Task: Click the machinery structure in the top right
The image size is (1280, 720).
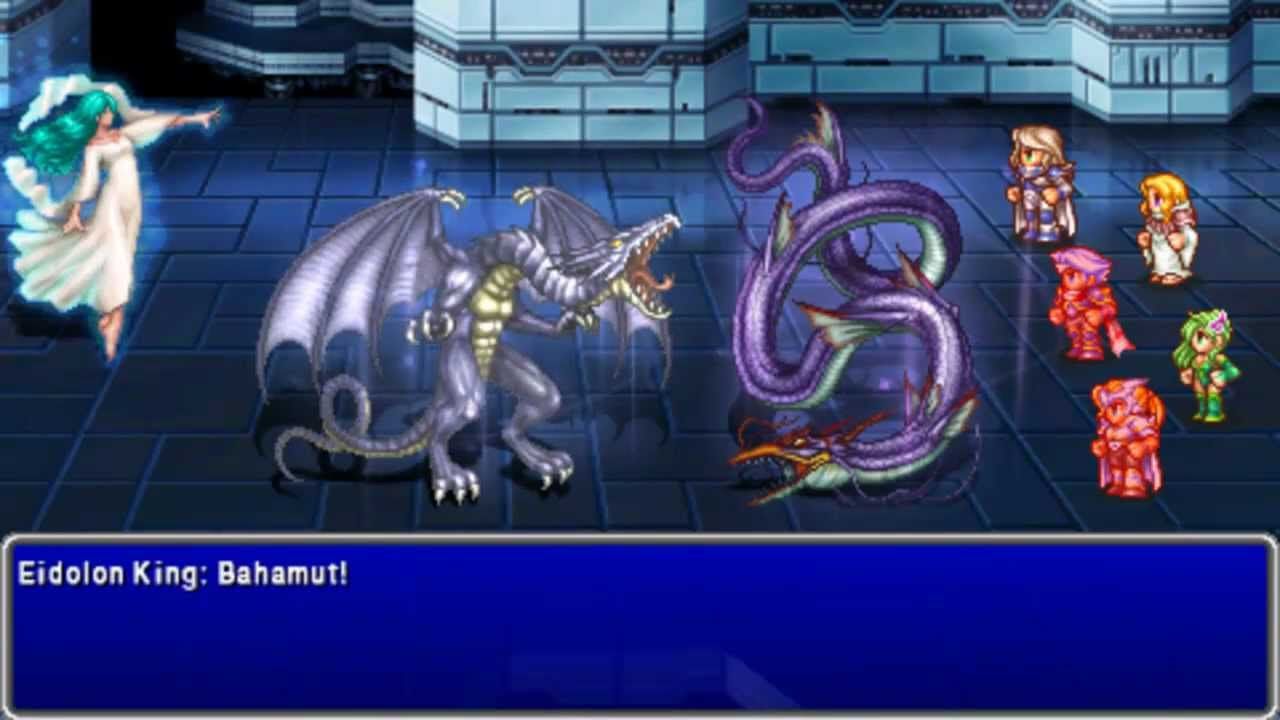Action: click(1100, 60)
